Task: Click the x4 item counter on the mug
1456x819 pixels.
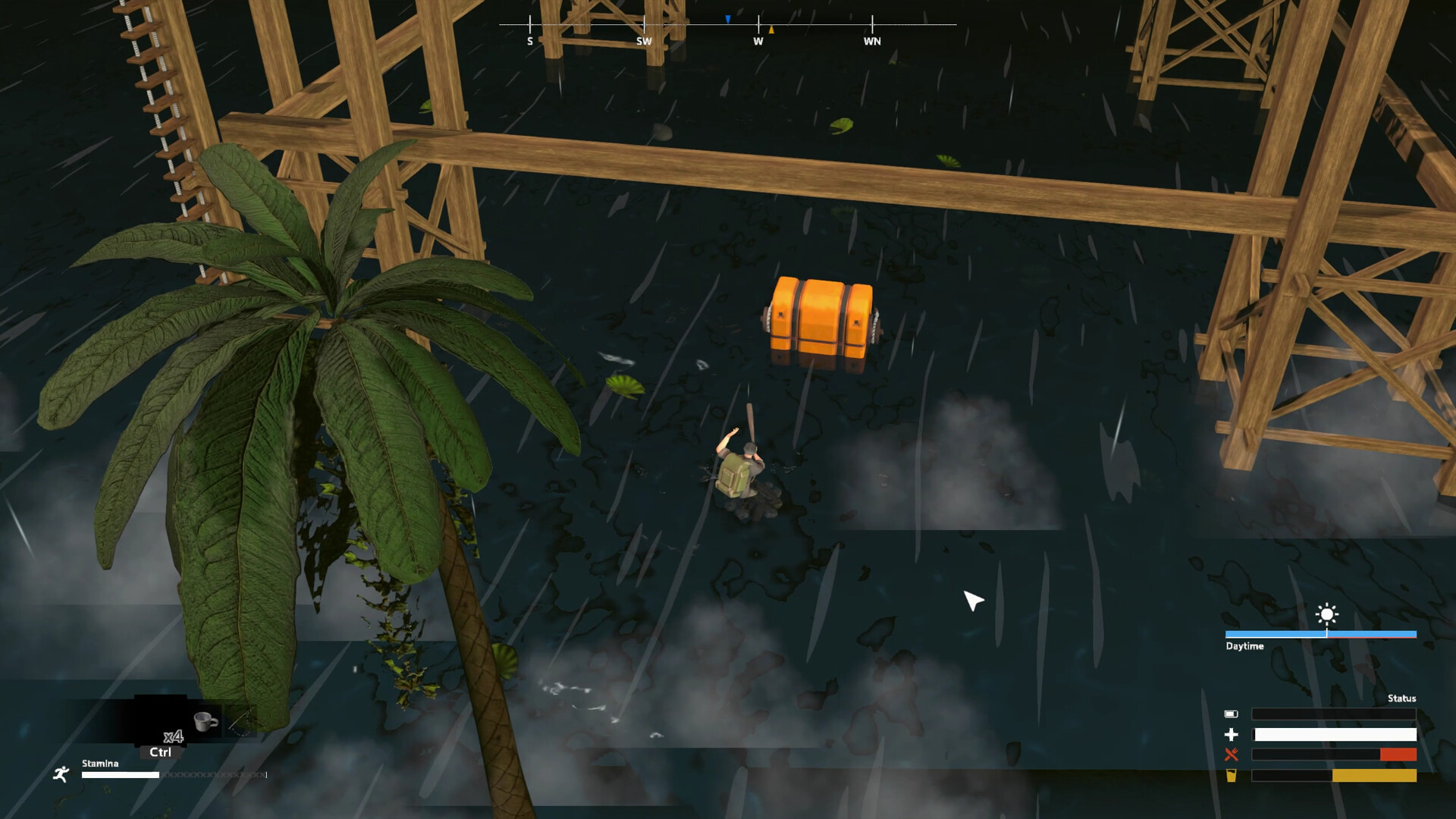Action: (x=174, y=737)
